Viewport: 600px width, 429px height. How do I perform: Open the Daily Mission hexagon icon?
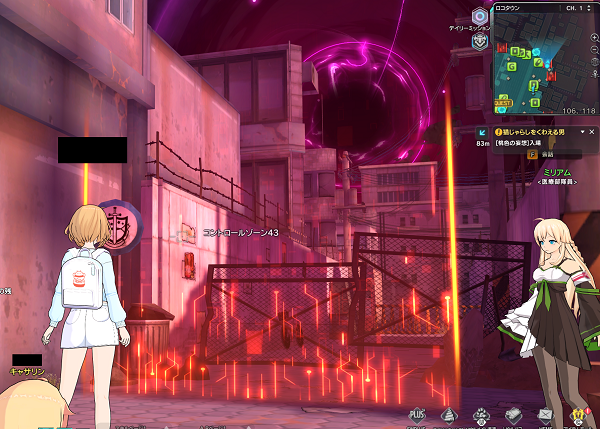point(480,16)
